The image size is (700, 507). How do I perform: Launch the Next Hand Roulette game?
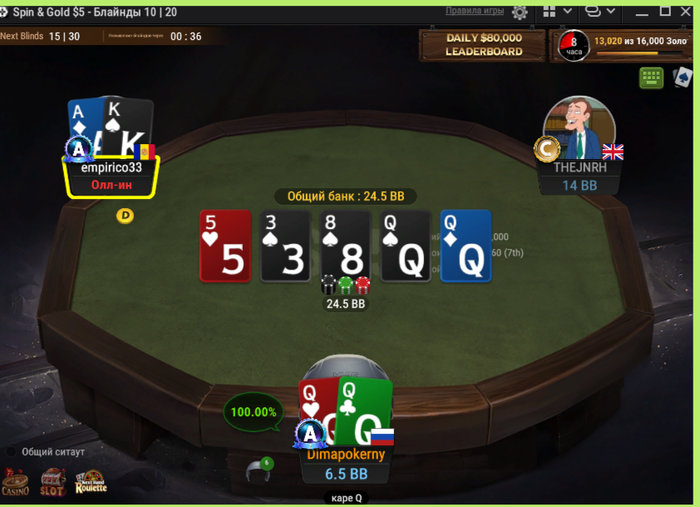(x=90, y=483)
